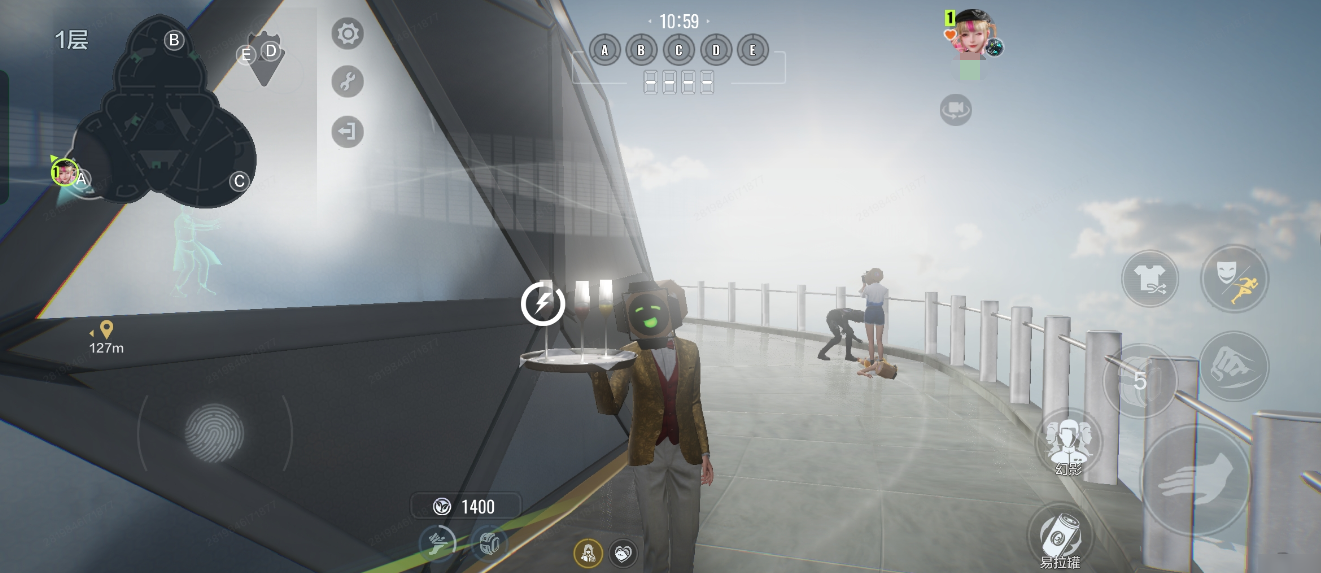
Task: Tap the upper-floor minimap with D and E markers
Action: pyautogui.click(x=263, y=58)
